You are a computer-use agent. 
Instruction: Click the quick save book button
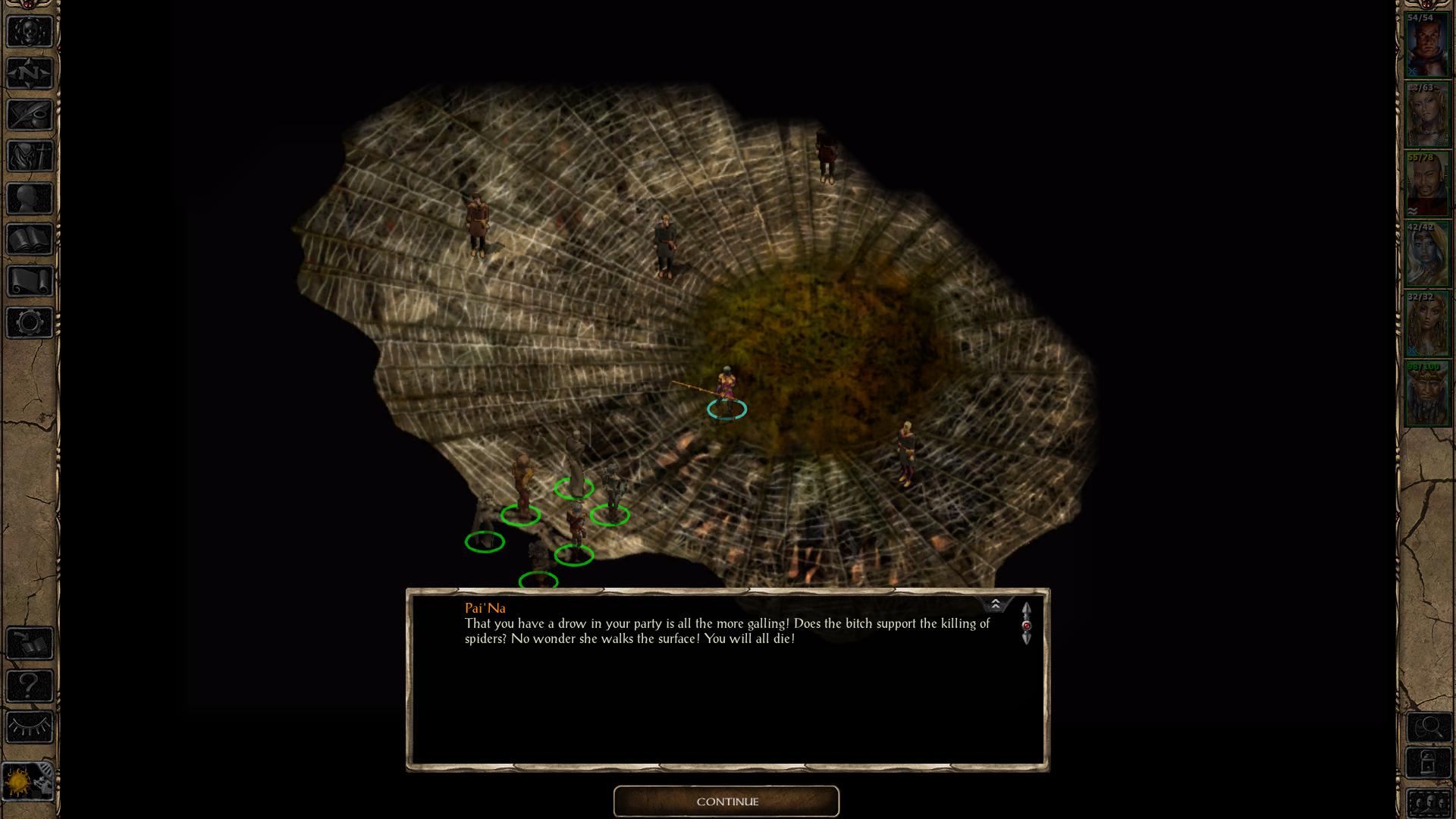[x=30, y=644]
